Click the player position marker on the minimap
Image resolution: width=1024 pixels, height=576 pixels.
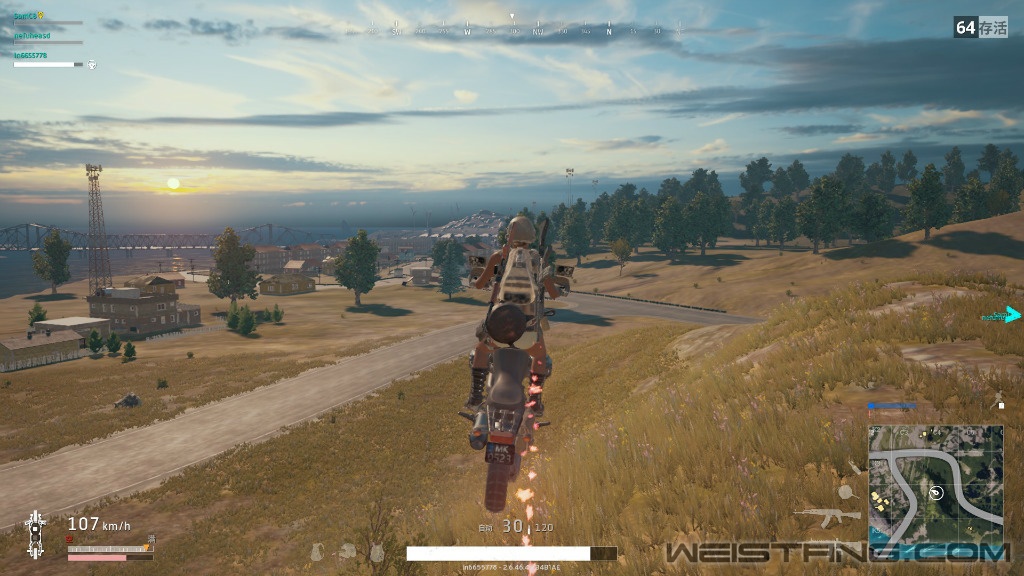(x=937, y=492)
